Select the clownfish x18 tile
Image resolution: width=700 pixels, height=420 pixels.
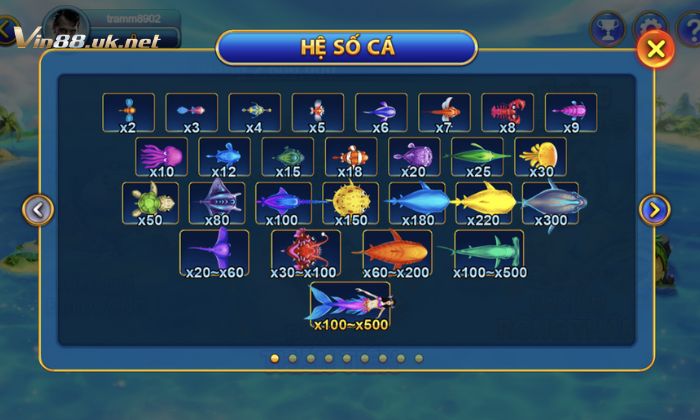tap(351, 158)
